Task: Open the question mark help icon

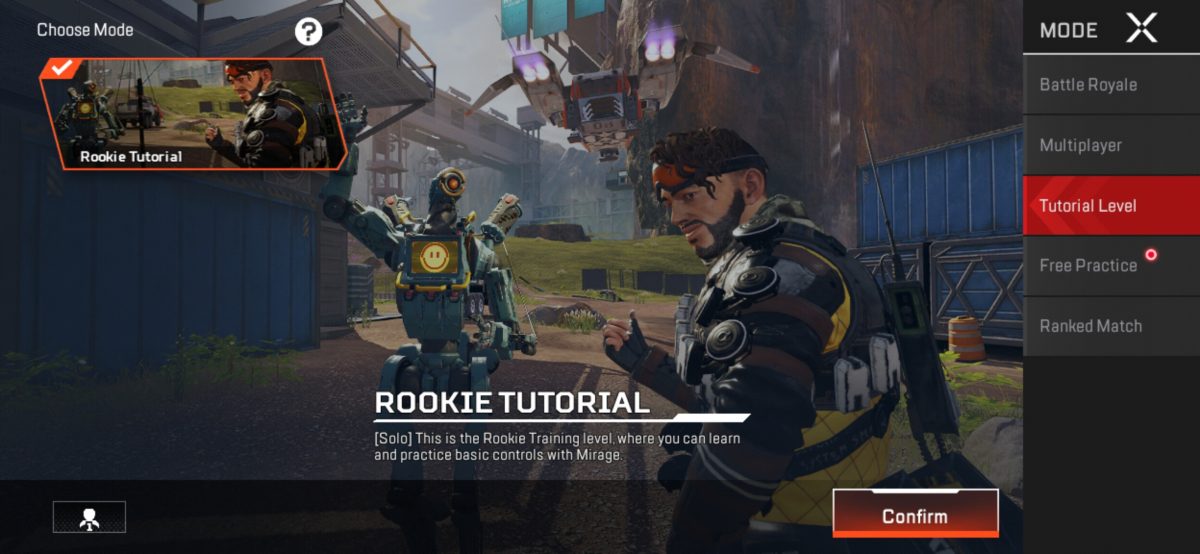Action: [308, 32]
